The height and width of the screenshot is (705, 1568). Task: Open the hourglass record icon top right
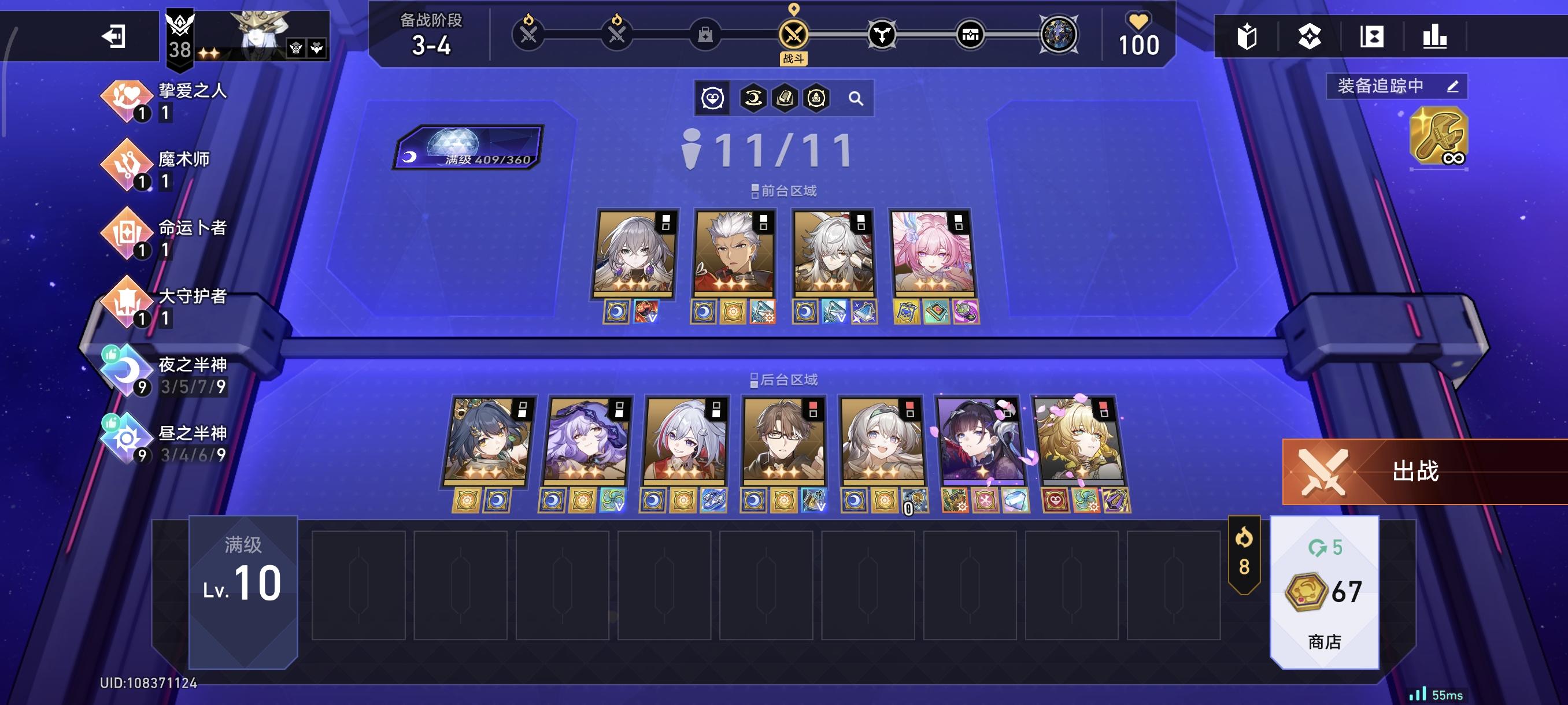1373,38
